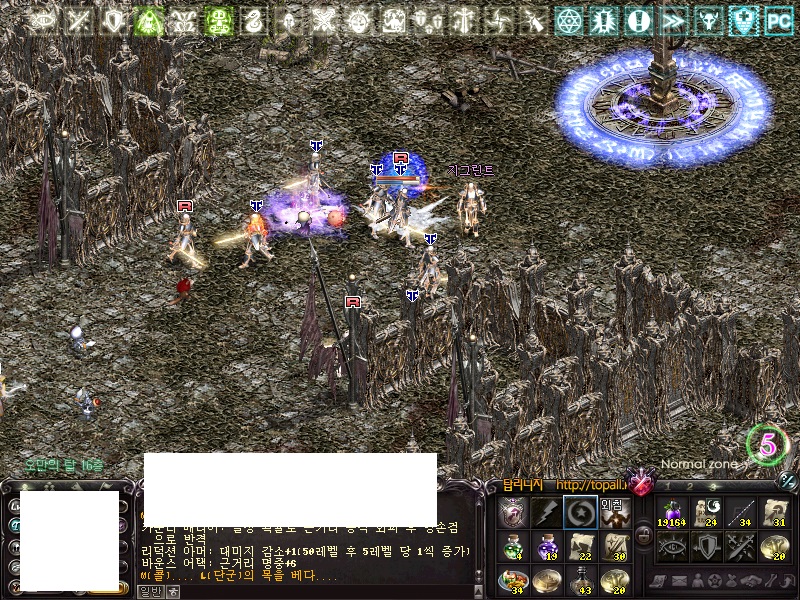
Task: Open the envelope mail icon
Action: pos(680,581)
